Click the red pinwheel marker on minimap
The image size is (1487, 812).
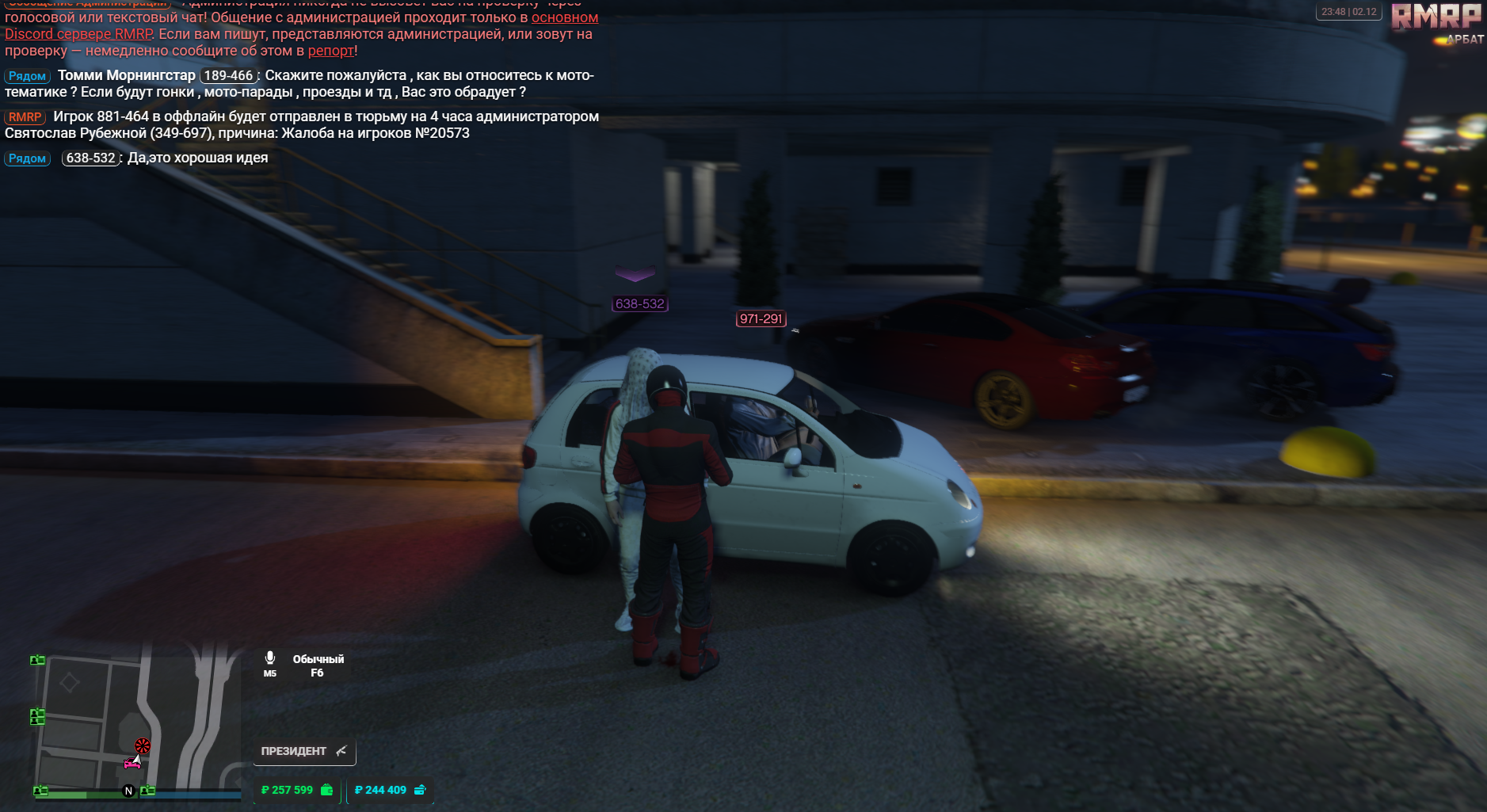tap(142, 745)
